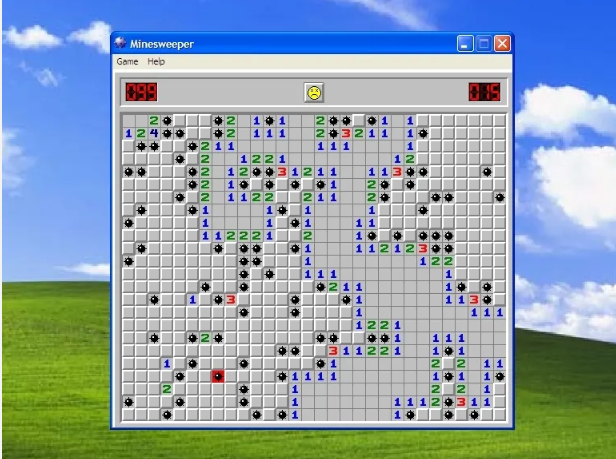Image resolution: width=616 pixels, height=459 pixels.
Task: Restart with the sad face button
Action: [x=314, y=92]
